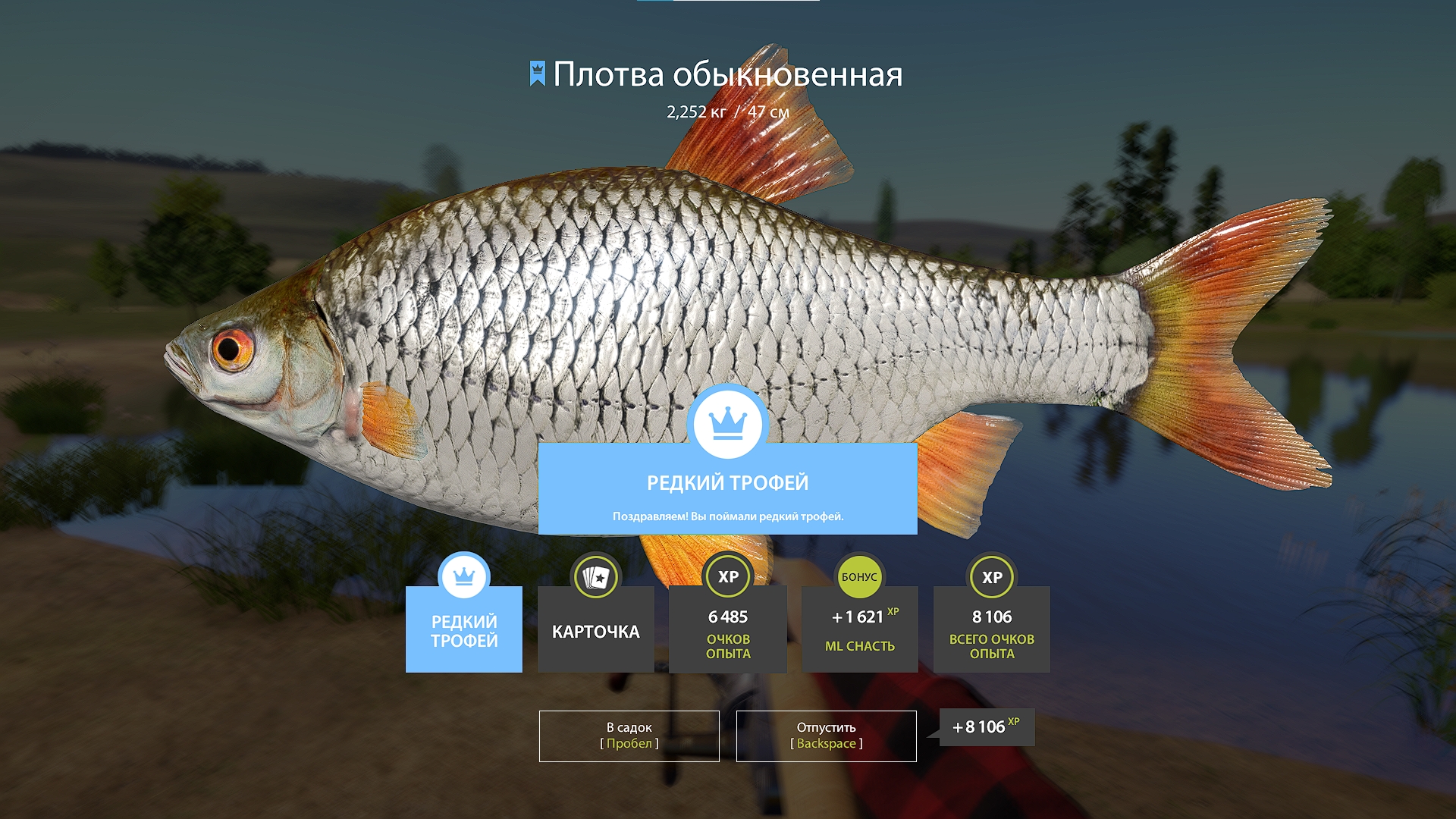Click the weight text 2,252 кг / 47 см

click(x=728, y=113)
